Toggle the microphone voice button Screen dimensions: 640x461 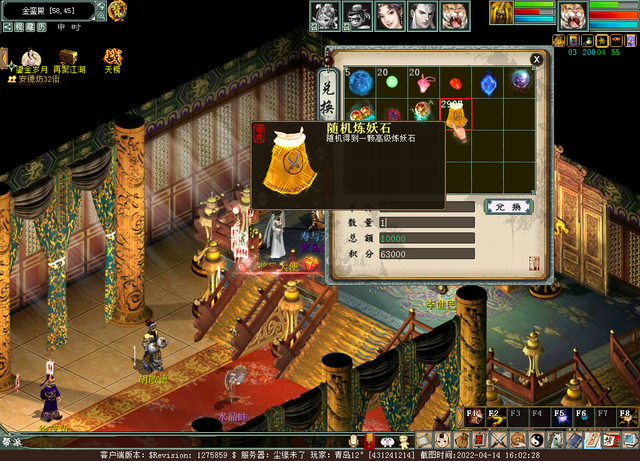(x=352, y=440)
